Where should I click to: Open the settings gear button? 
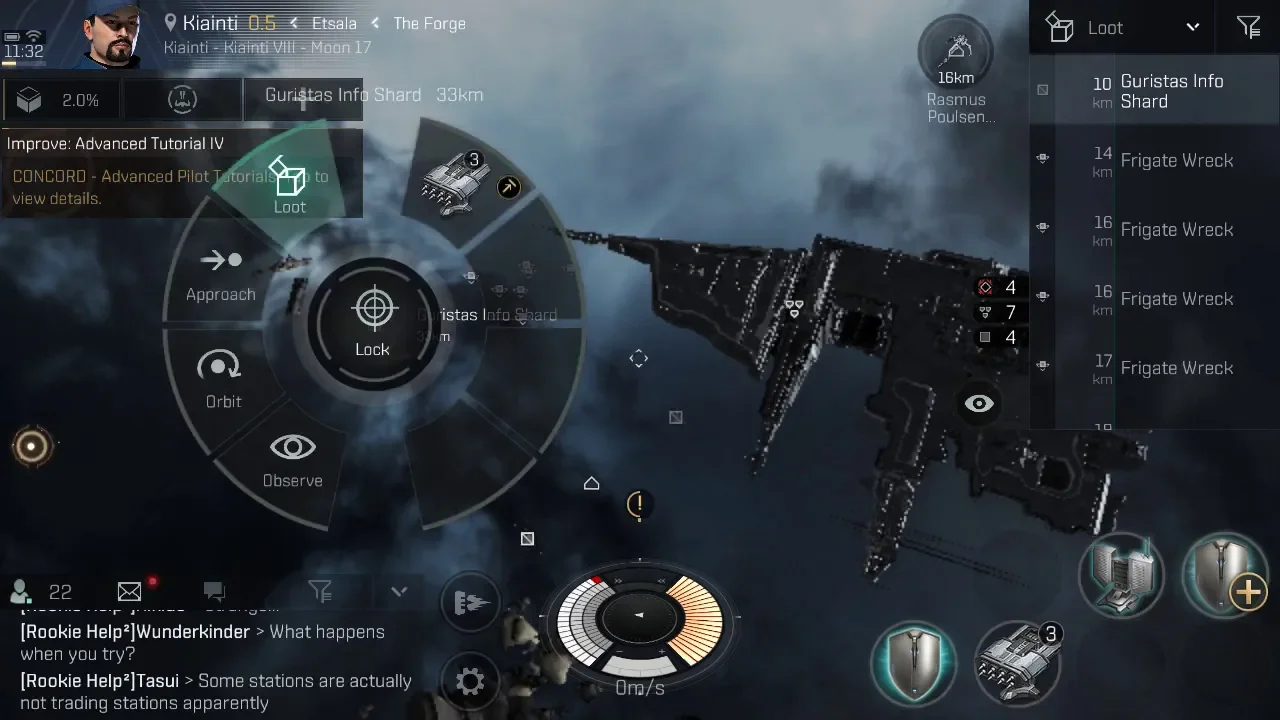click(x=470, y=682)
